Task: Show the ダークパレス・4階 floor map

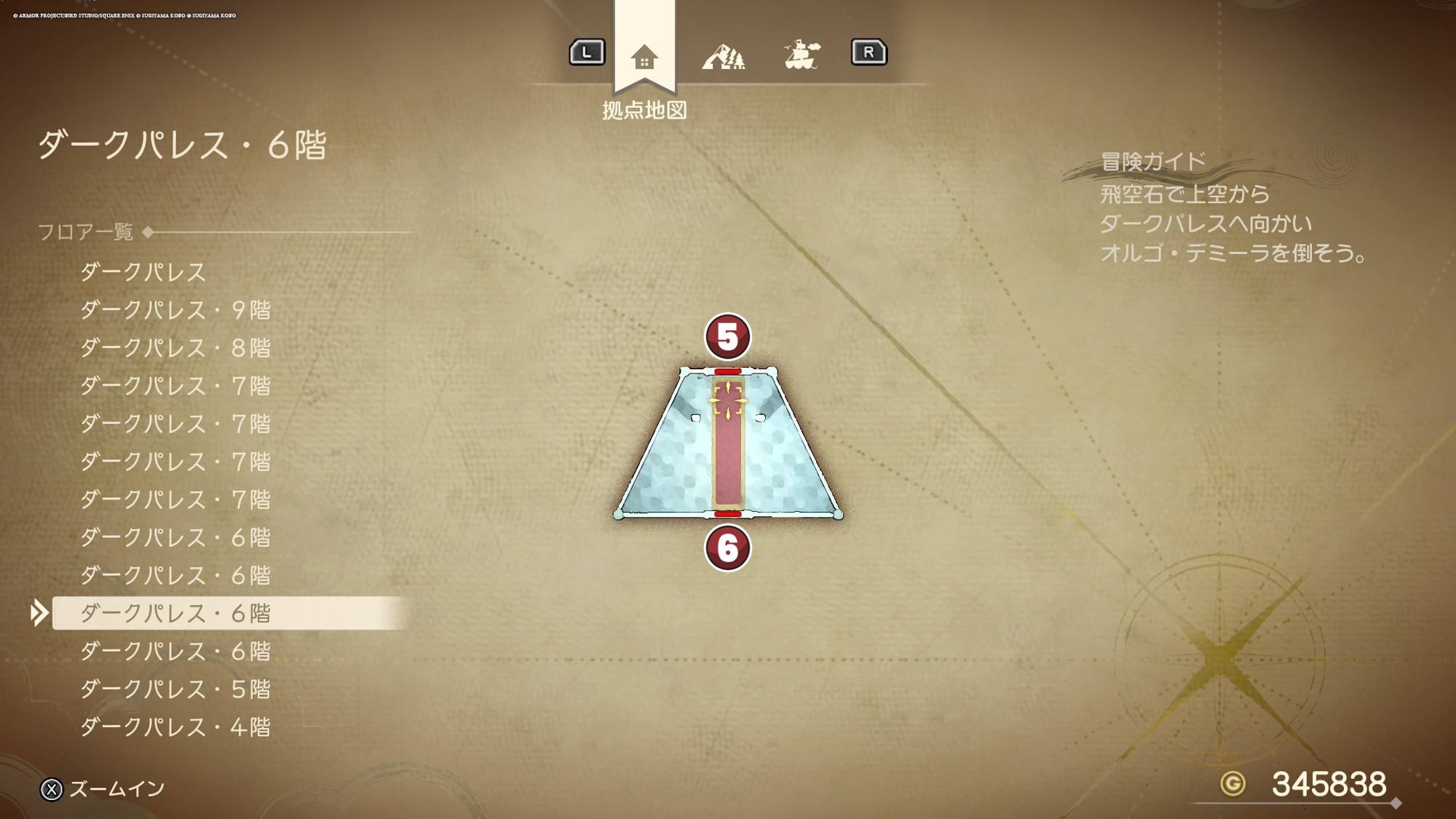Action: click(x=175, y=727)
